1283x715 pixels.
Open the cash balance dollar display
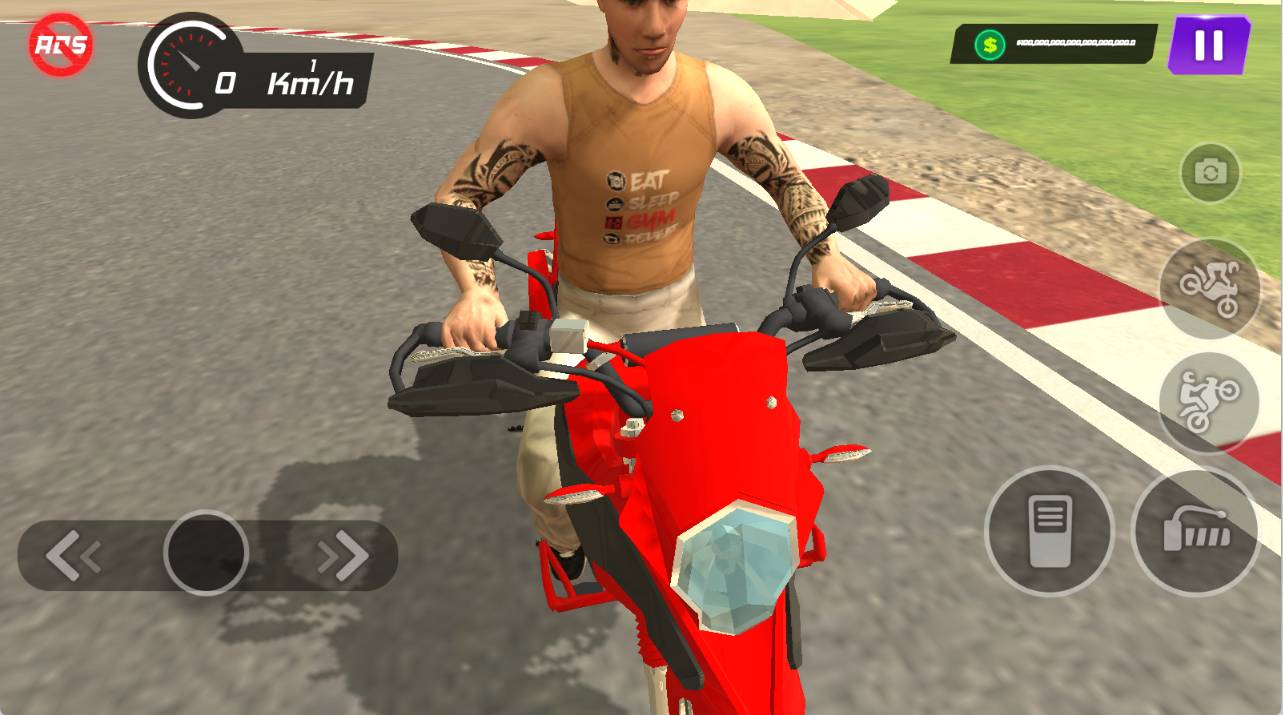tap(1053, 44)
